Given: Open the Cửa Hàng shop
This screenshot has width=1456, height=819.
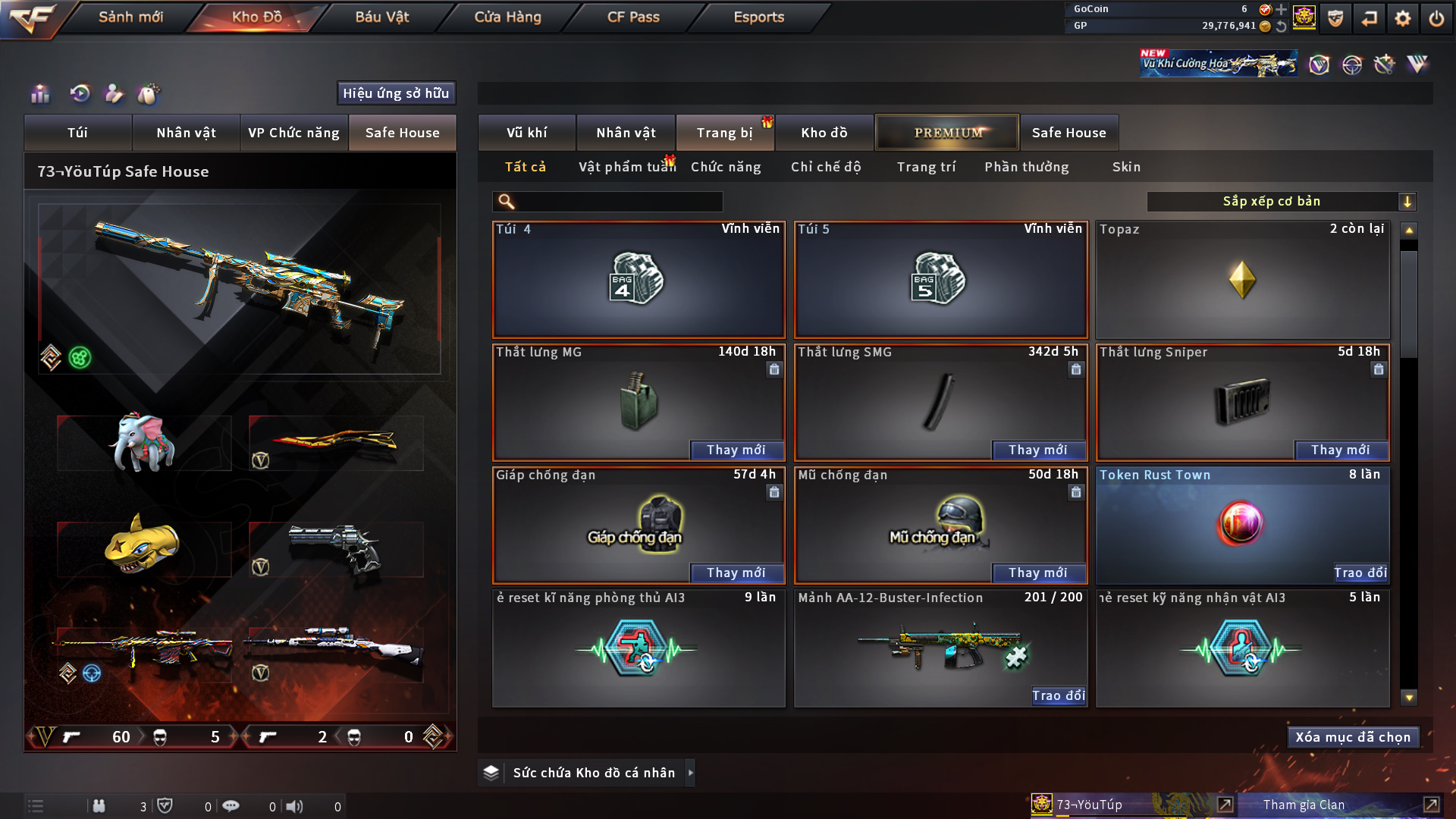Looking at the screenshot, I should (x=507, y=17).
